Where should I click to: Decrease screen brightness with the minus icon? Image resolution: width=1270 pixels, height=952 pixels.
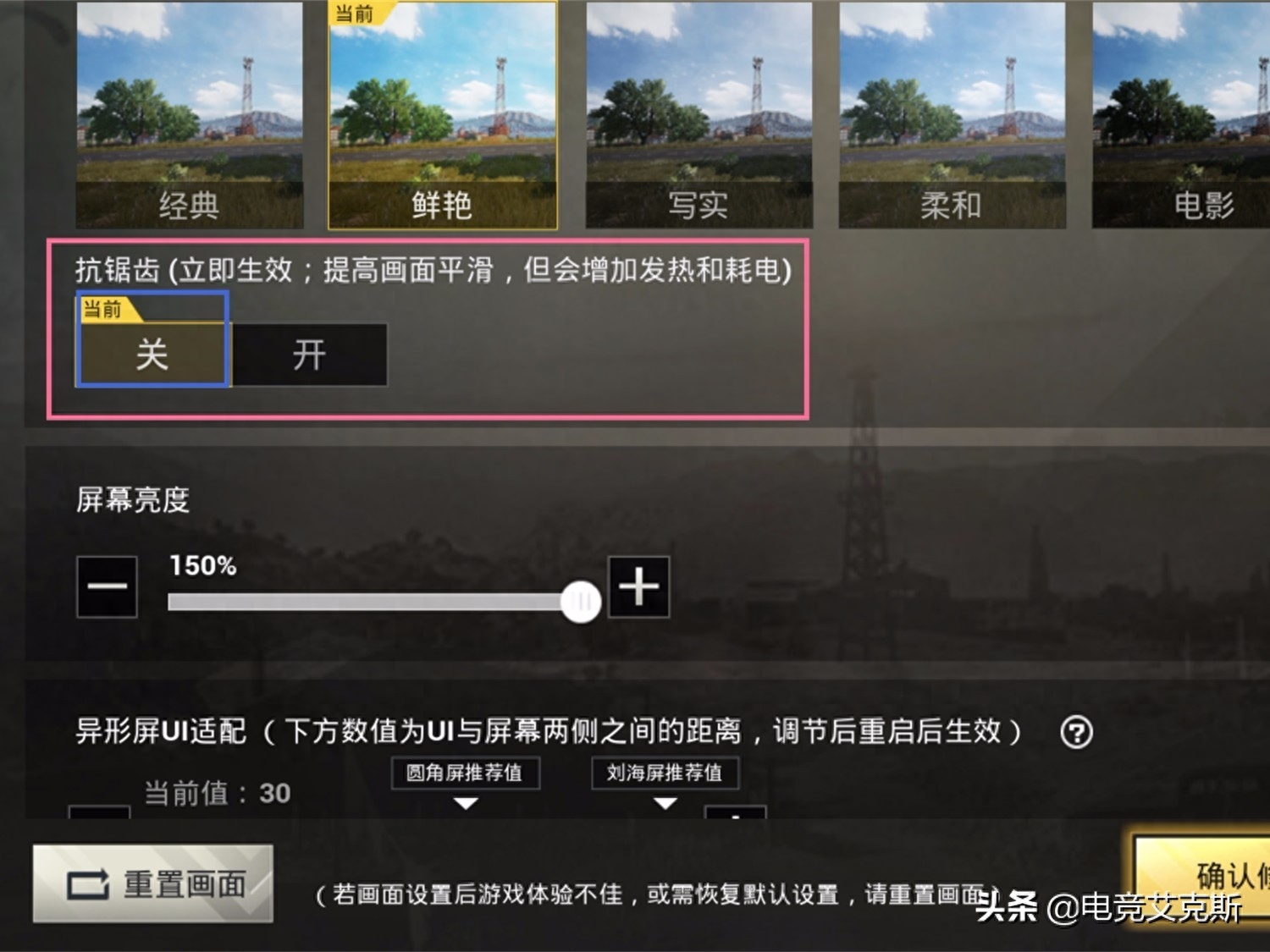[x=107, y=586]
